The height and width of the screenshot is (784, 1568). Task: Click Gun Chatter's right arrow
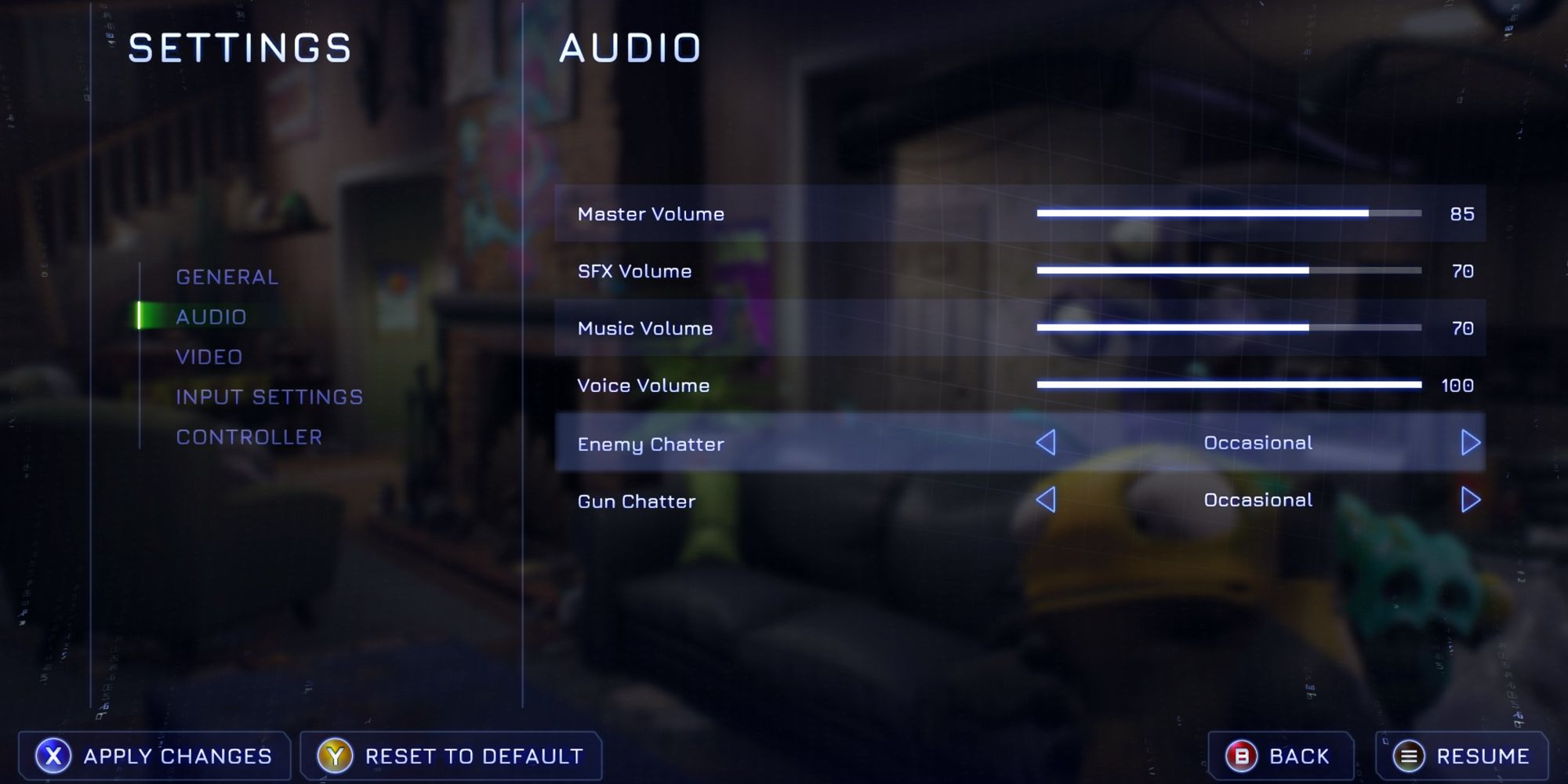click(x=1470, y=500)
